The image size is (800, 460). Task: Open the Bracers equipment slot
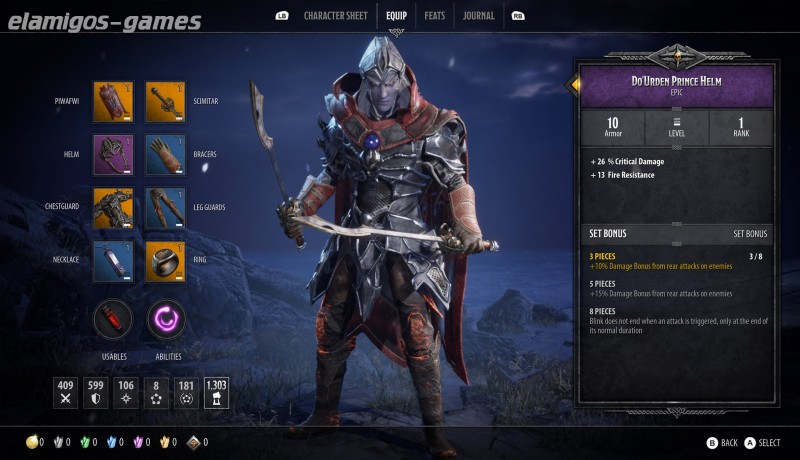165,155
